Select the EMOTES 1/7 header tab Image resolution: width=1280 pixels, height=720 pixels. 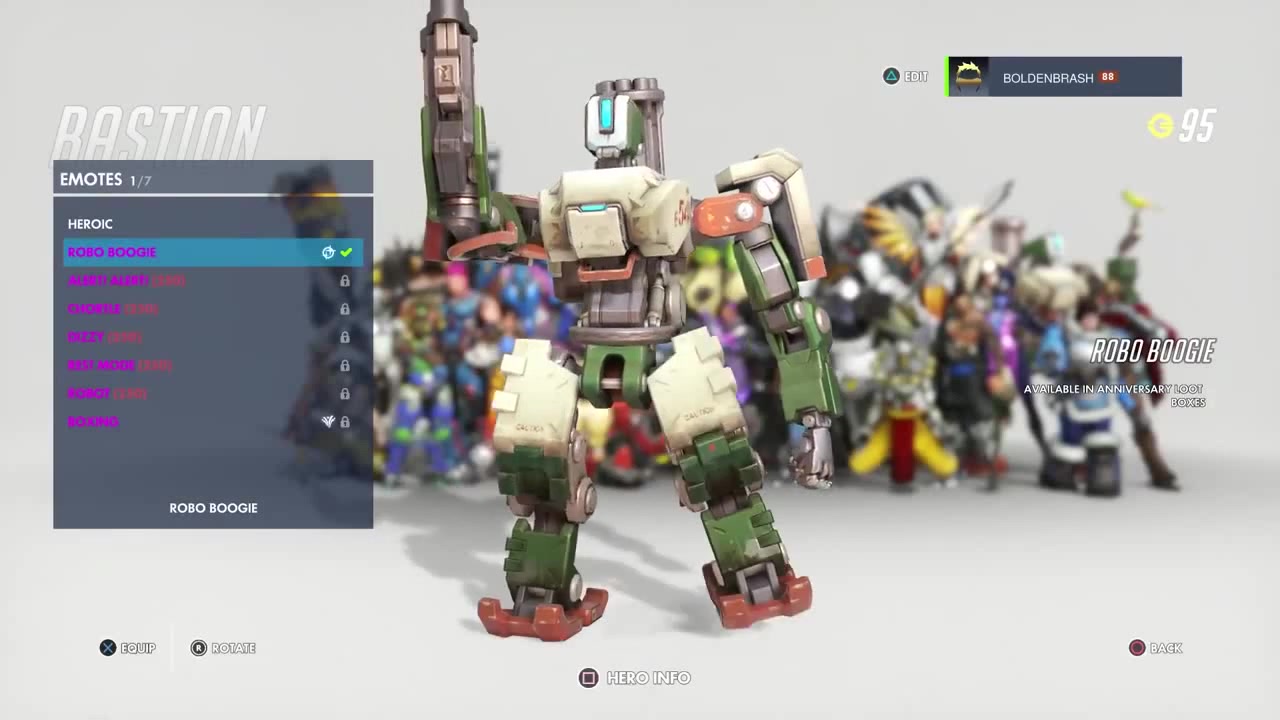coord(106,180)
